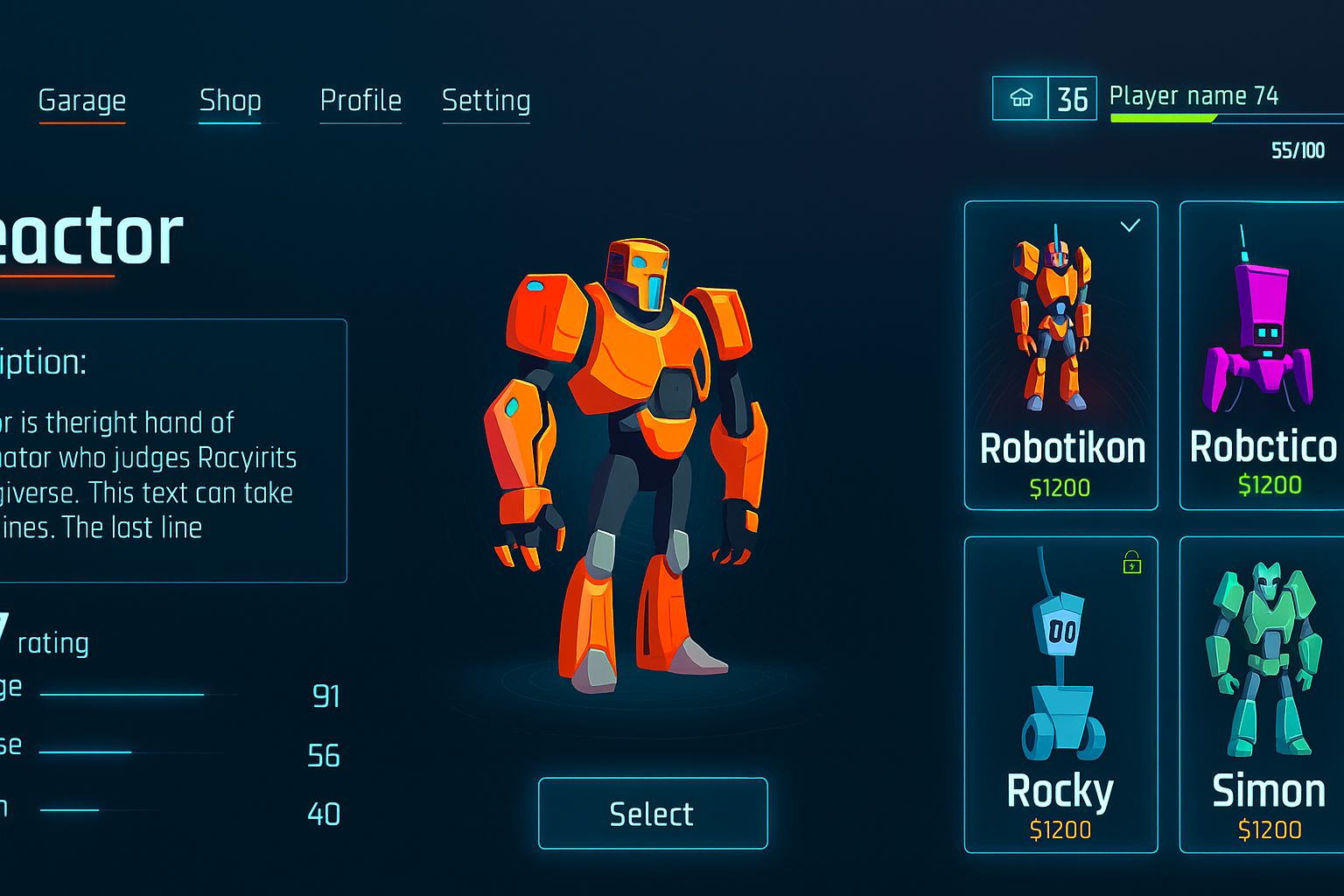Click the home icon beside level 36

(1021, 98)
